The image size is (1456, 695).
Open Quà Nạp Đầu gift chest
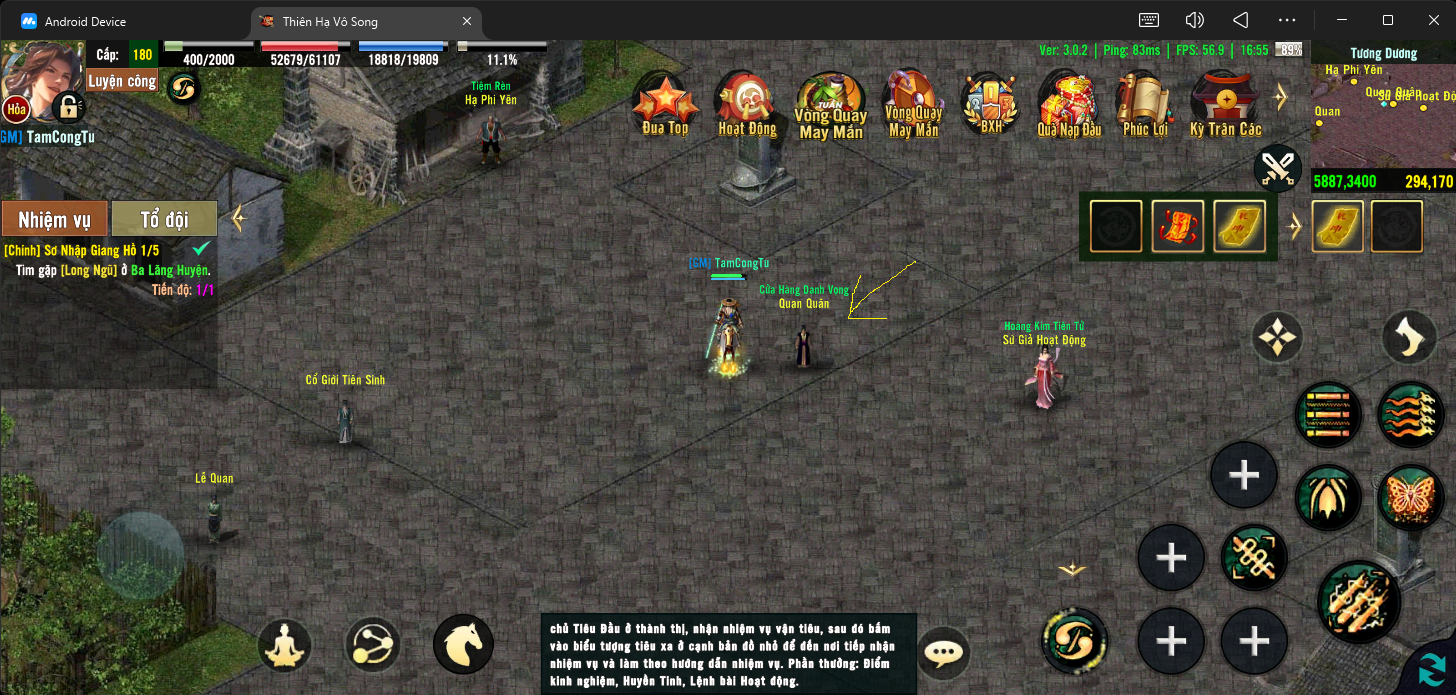[x=1068, y=104]
